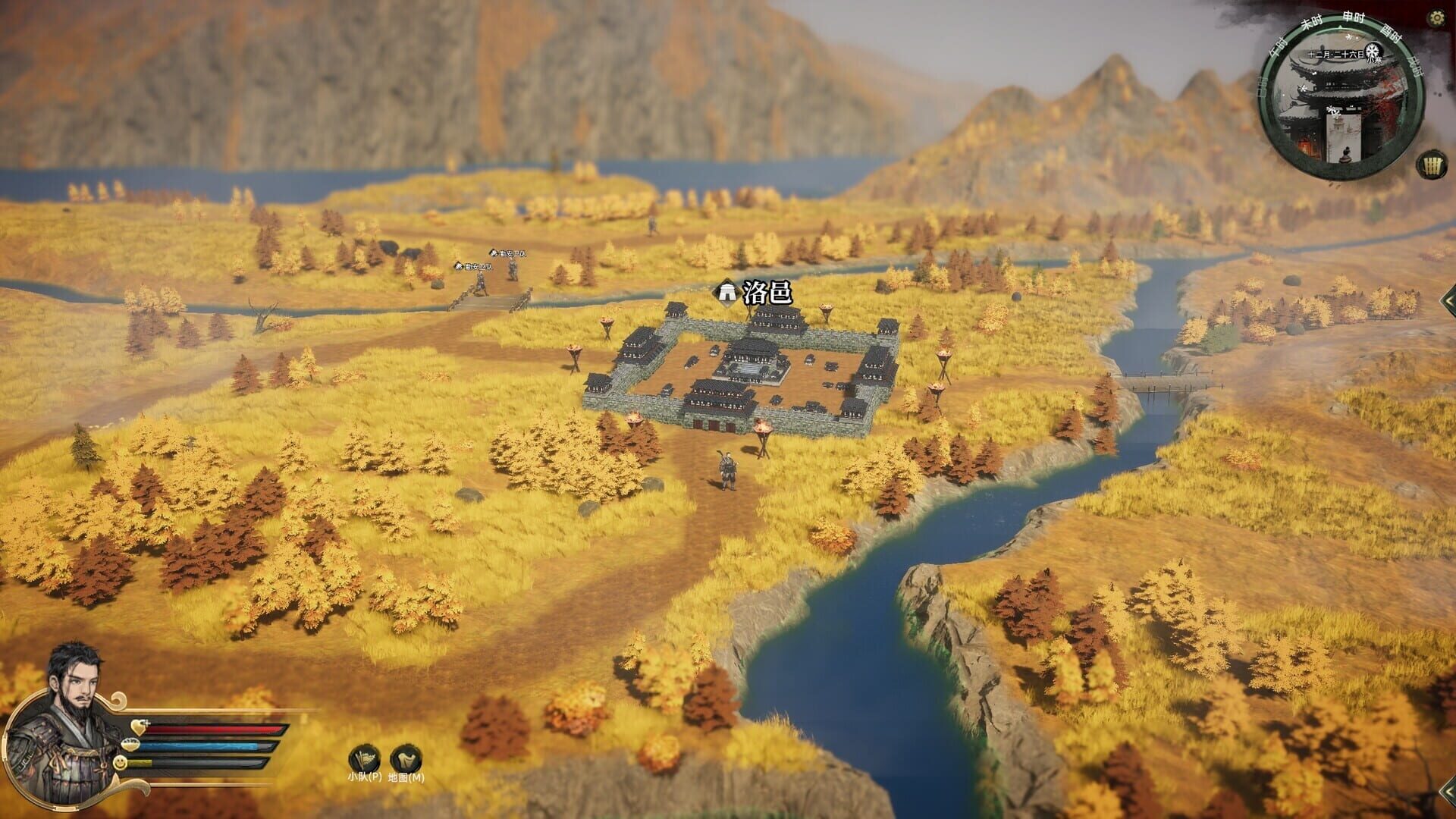This screenshot has width=1456, height=819.
Task: Click the 小寒 snowflake solar term icon
Action: coord(1373,51)
